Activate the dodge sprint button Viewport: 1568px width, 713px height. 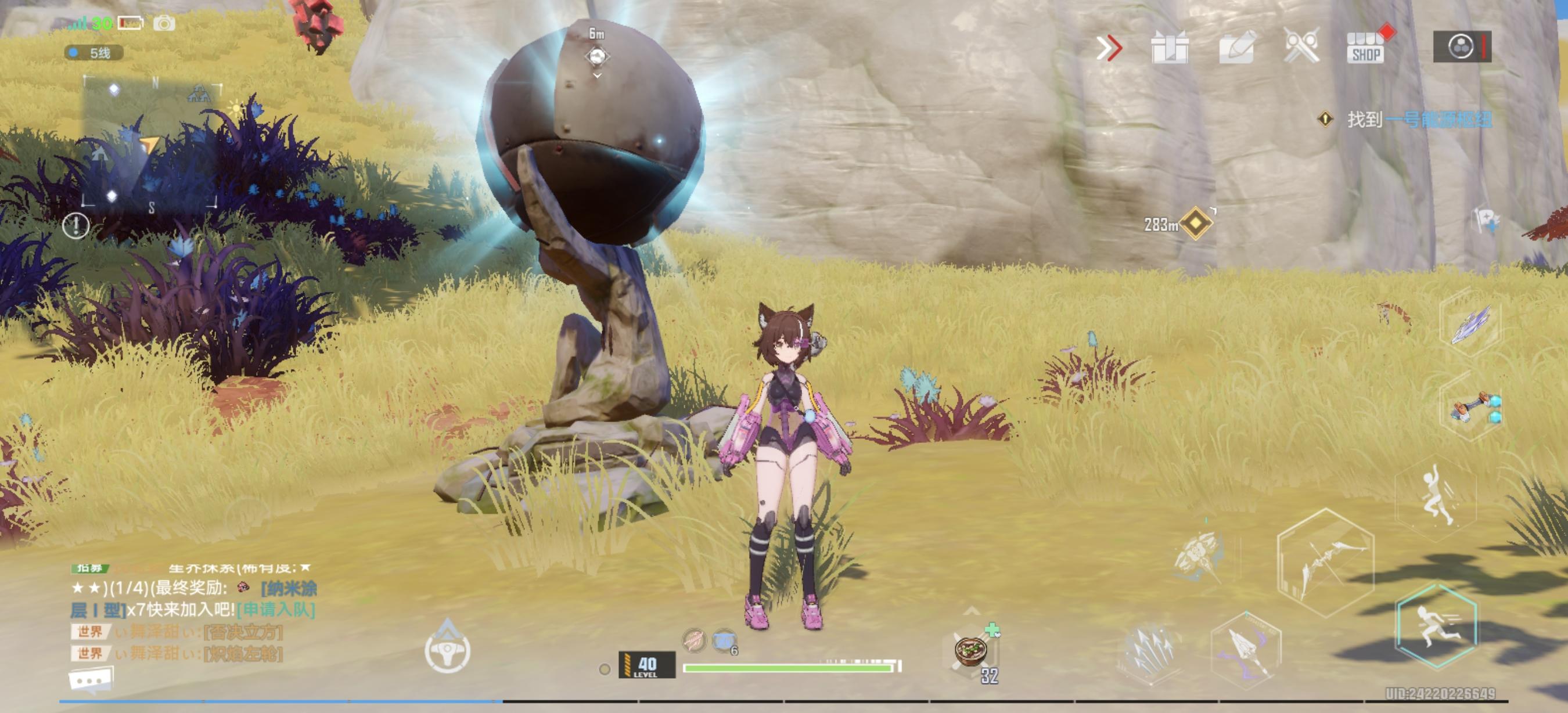tap(1437, 626)
